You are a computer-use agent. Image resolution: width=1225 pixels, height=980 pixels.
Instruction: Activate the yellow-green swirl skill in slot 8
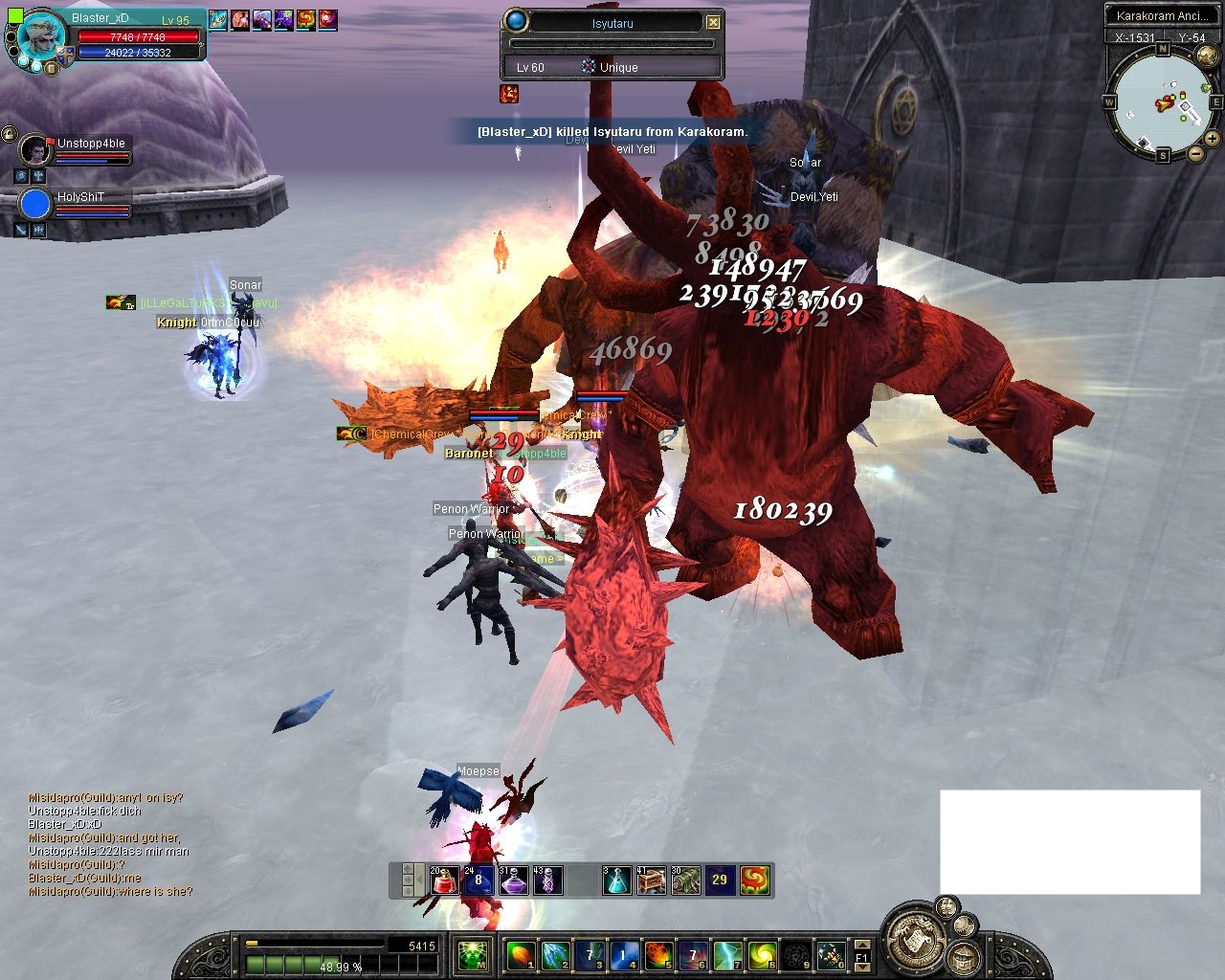click(762, 955)
